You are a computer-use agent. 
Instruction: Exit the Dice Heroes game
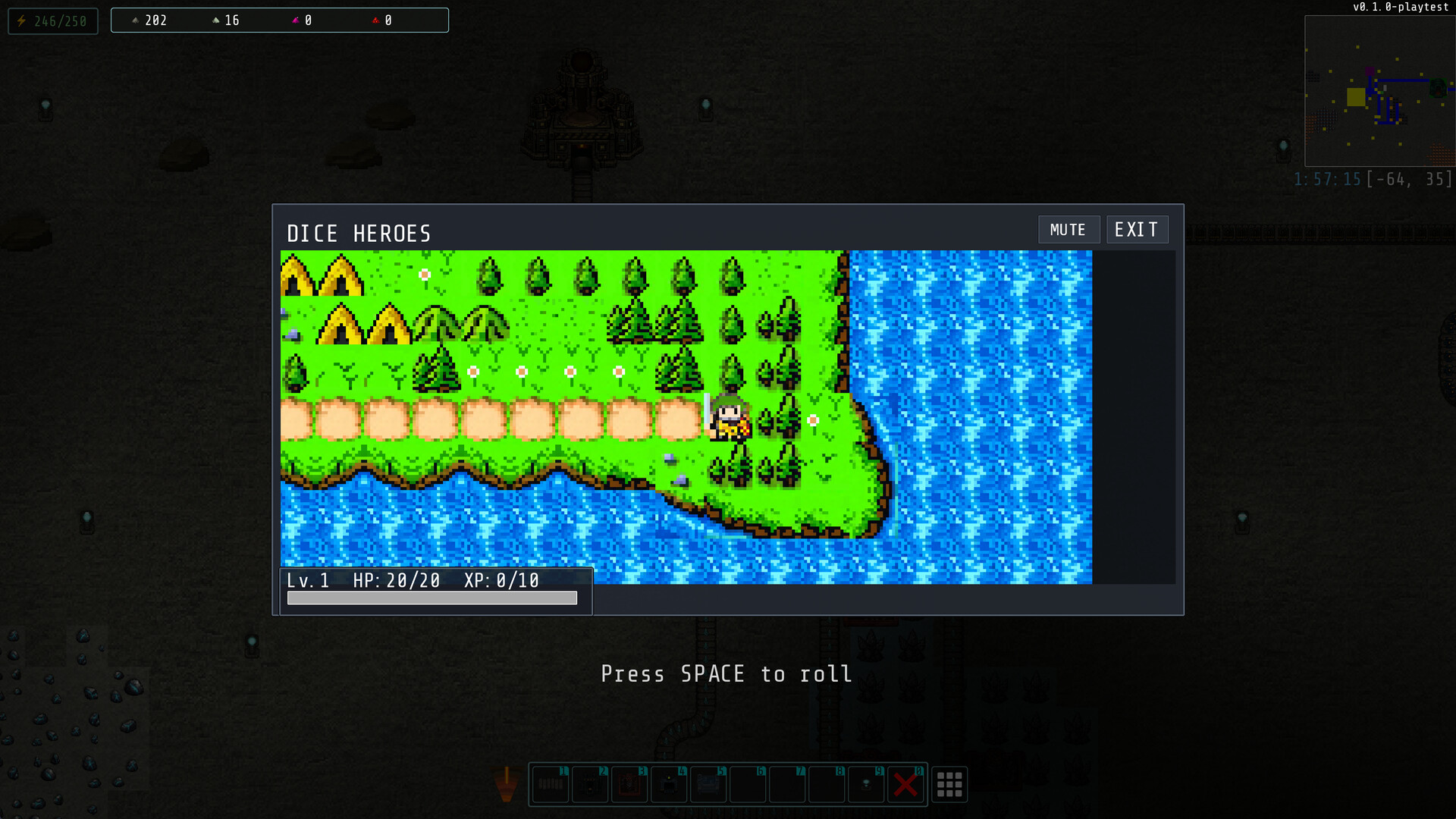1137,228
